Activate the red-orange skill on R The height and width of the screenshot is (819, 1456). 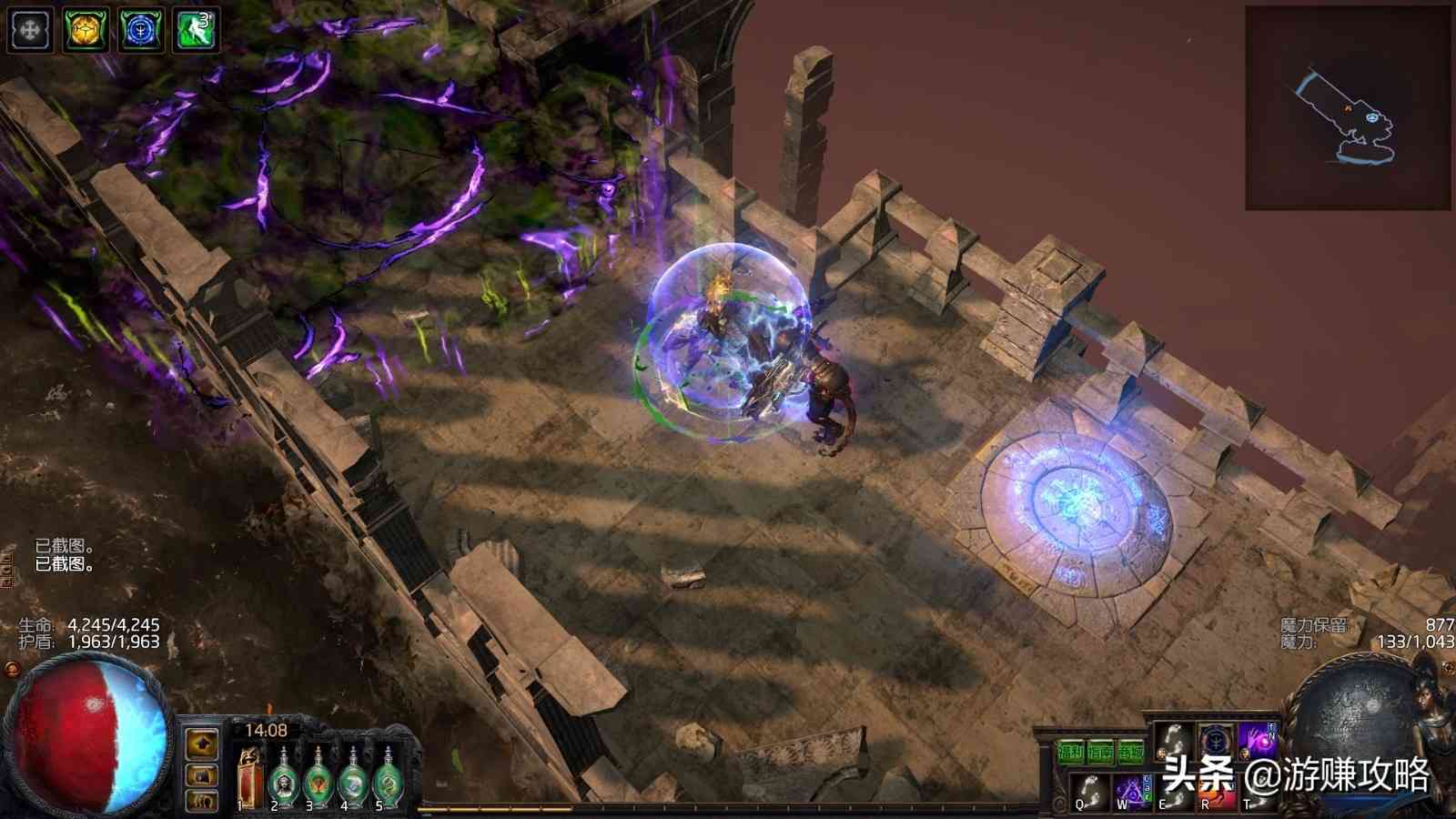point(1215,794)
